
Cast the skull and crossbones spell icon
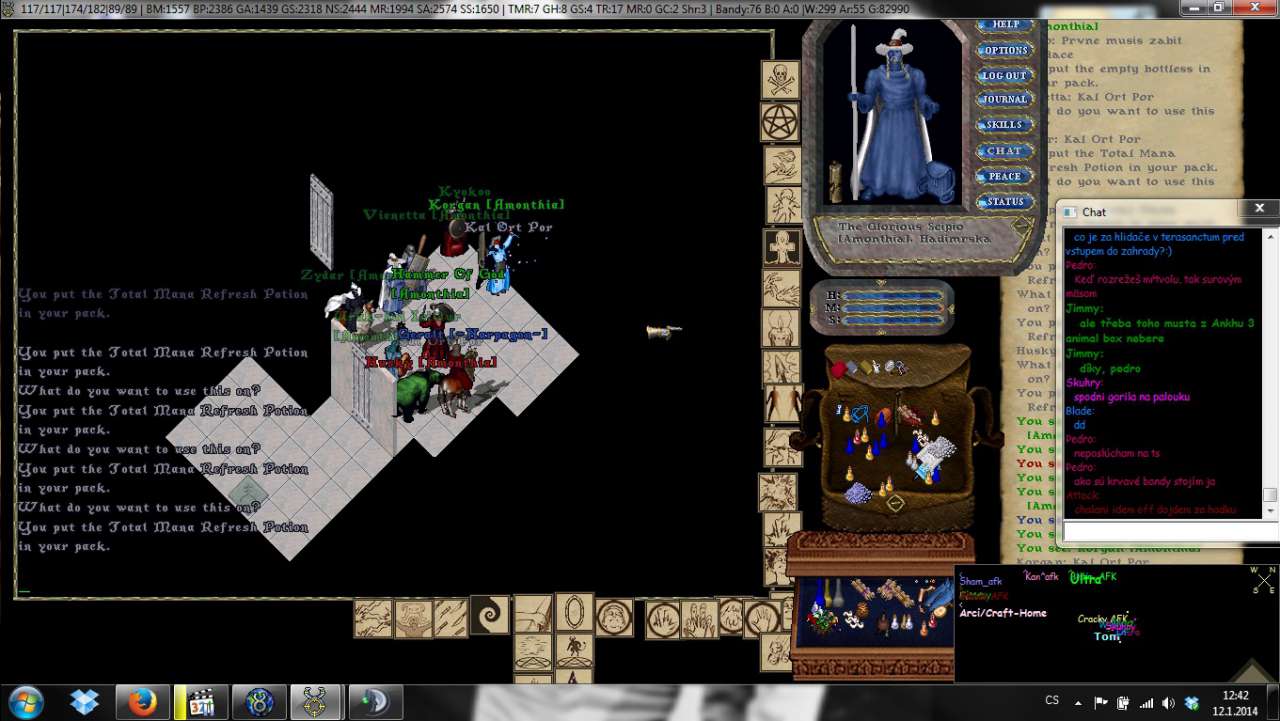[x=781, y=79]
